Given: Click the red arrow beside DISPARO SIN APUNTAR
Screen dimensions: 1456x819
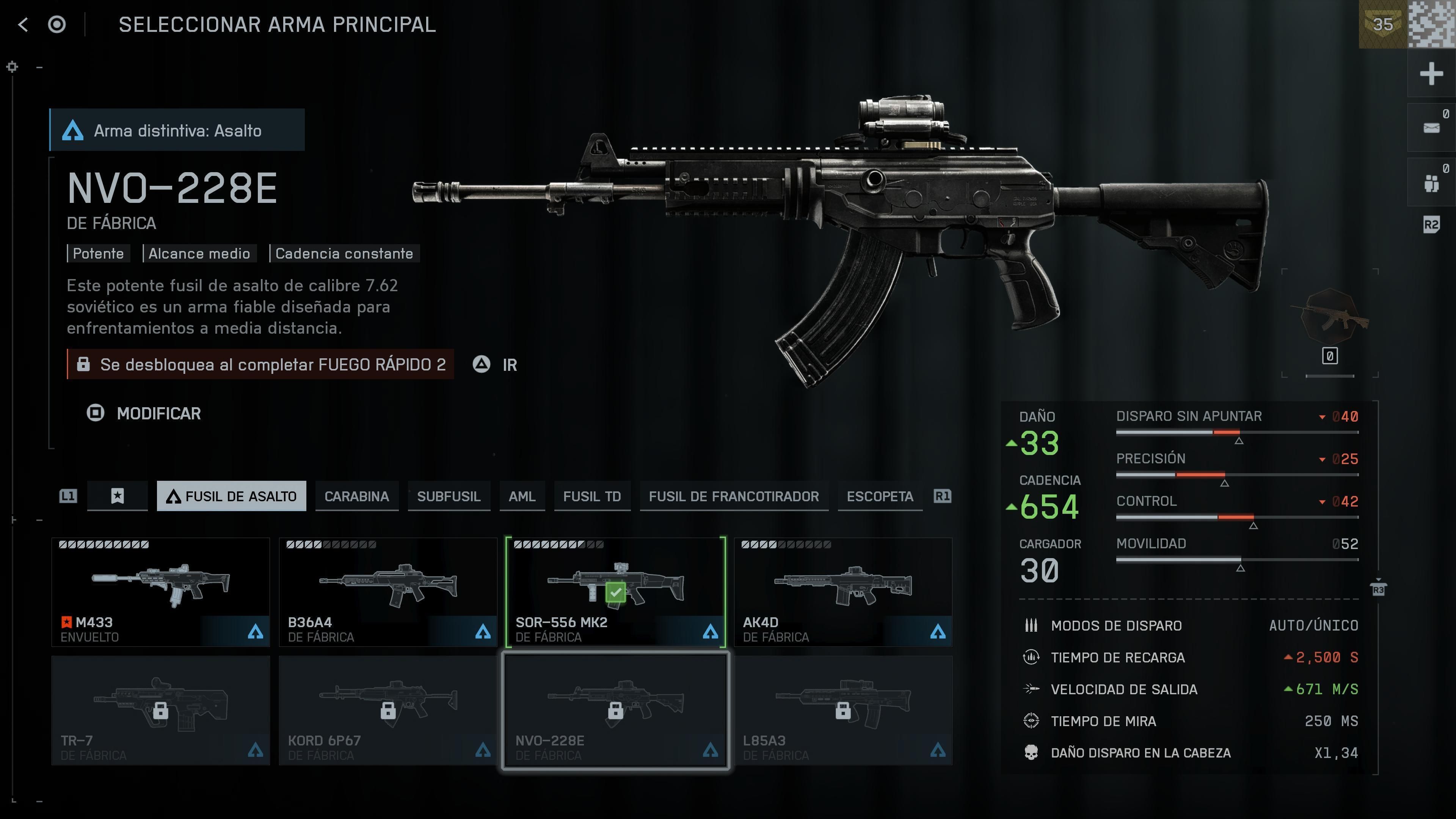Looking at the screenshot, I should pyautogui.click(x=1323, y=417).
